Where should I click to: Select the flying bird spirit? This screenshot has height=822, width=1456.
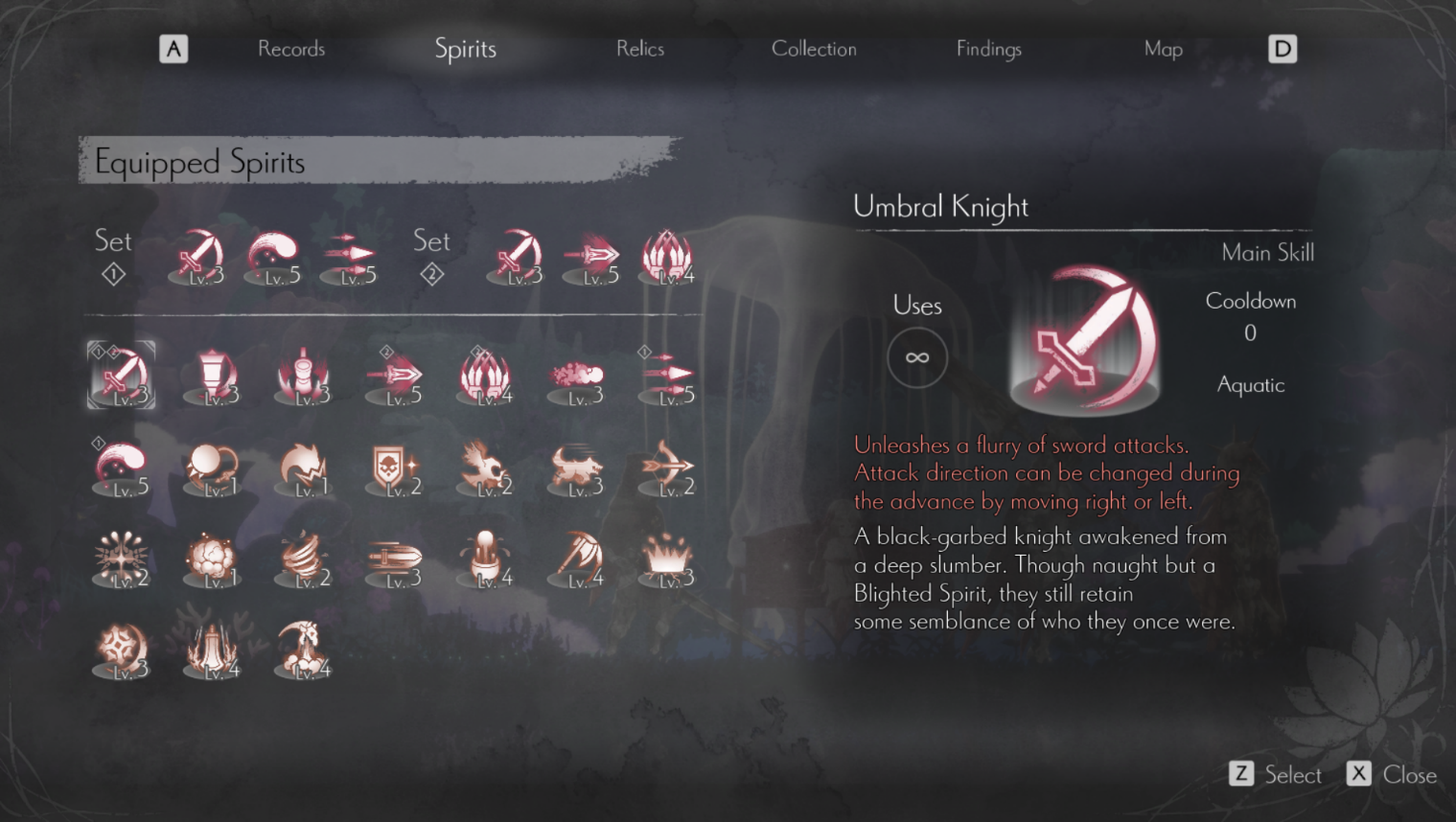click(486, 468)
